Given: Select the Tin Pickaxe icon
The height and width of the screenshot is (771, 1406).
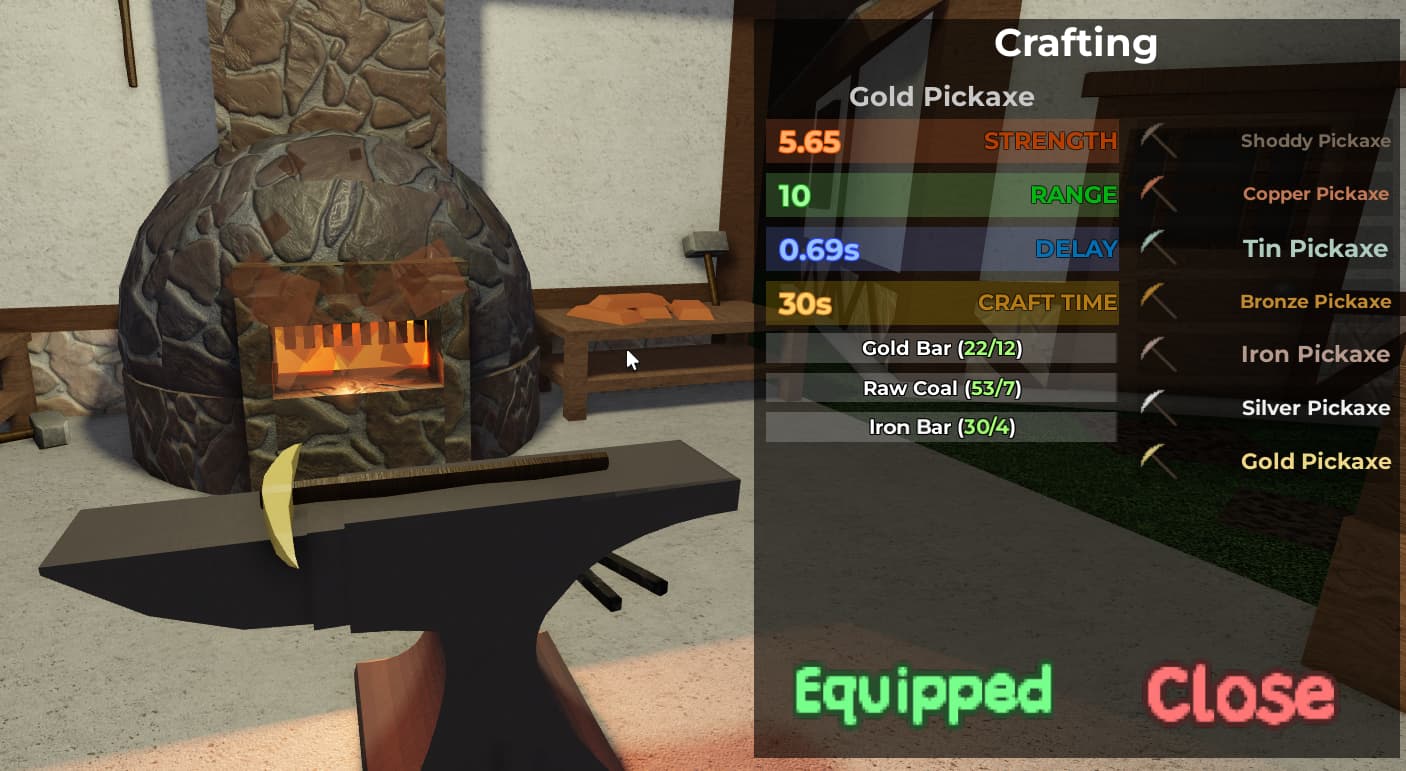Looking at the screenshot, I should (x=1160, y=248).
